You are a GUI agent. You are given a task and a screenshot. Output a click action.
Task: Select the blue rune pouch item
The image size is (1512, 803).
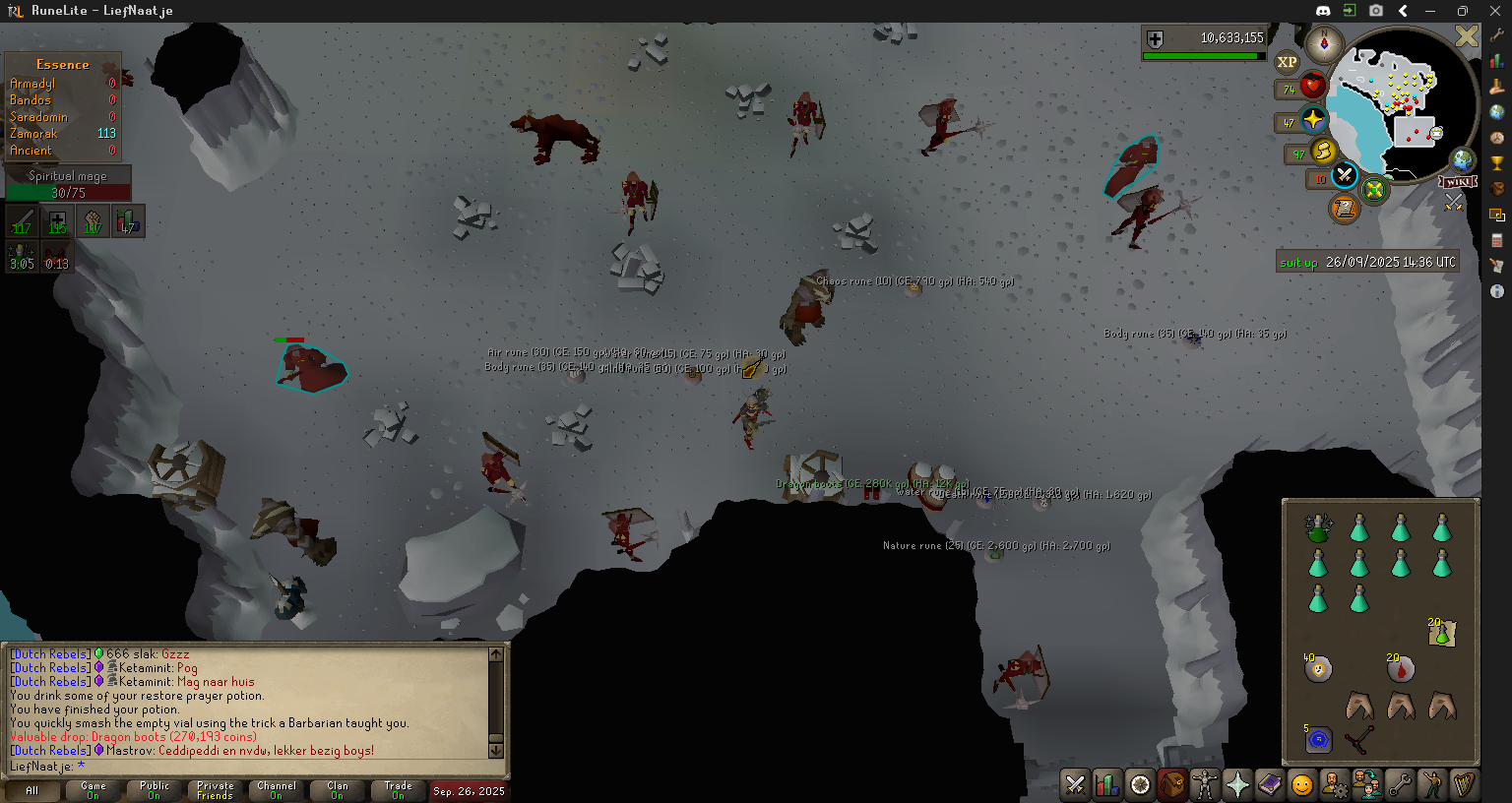pos(1318,739)
